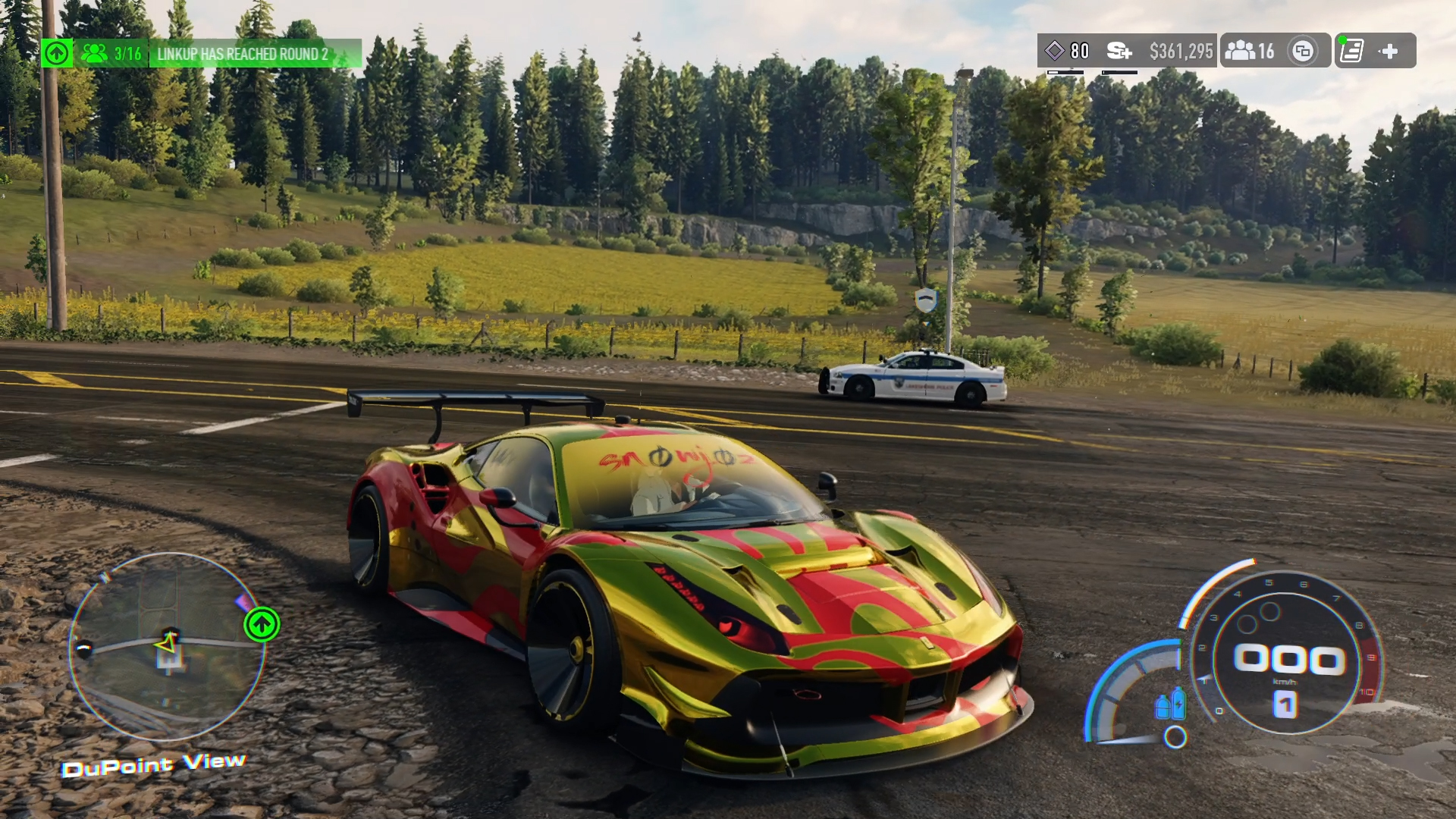Select the S+ car tier icon
The width and height of the screenshot is (1456, 819).
pos(1119,51)
